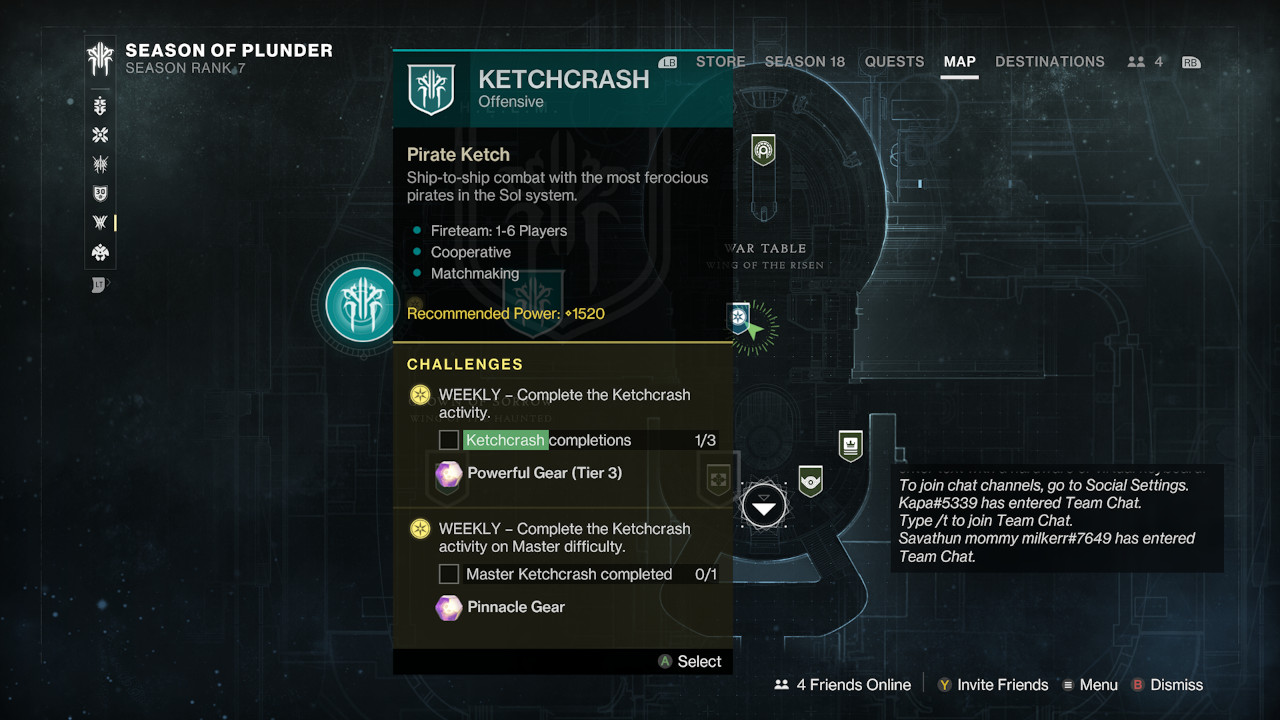Switch to the Quests tab
The height and width of the screenshot is (720, 1280).
894,62
